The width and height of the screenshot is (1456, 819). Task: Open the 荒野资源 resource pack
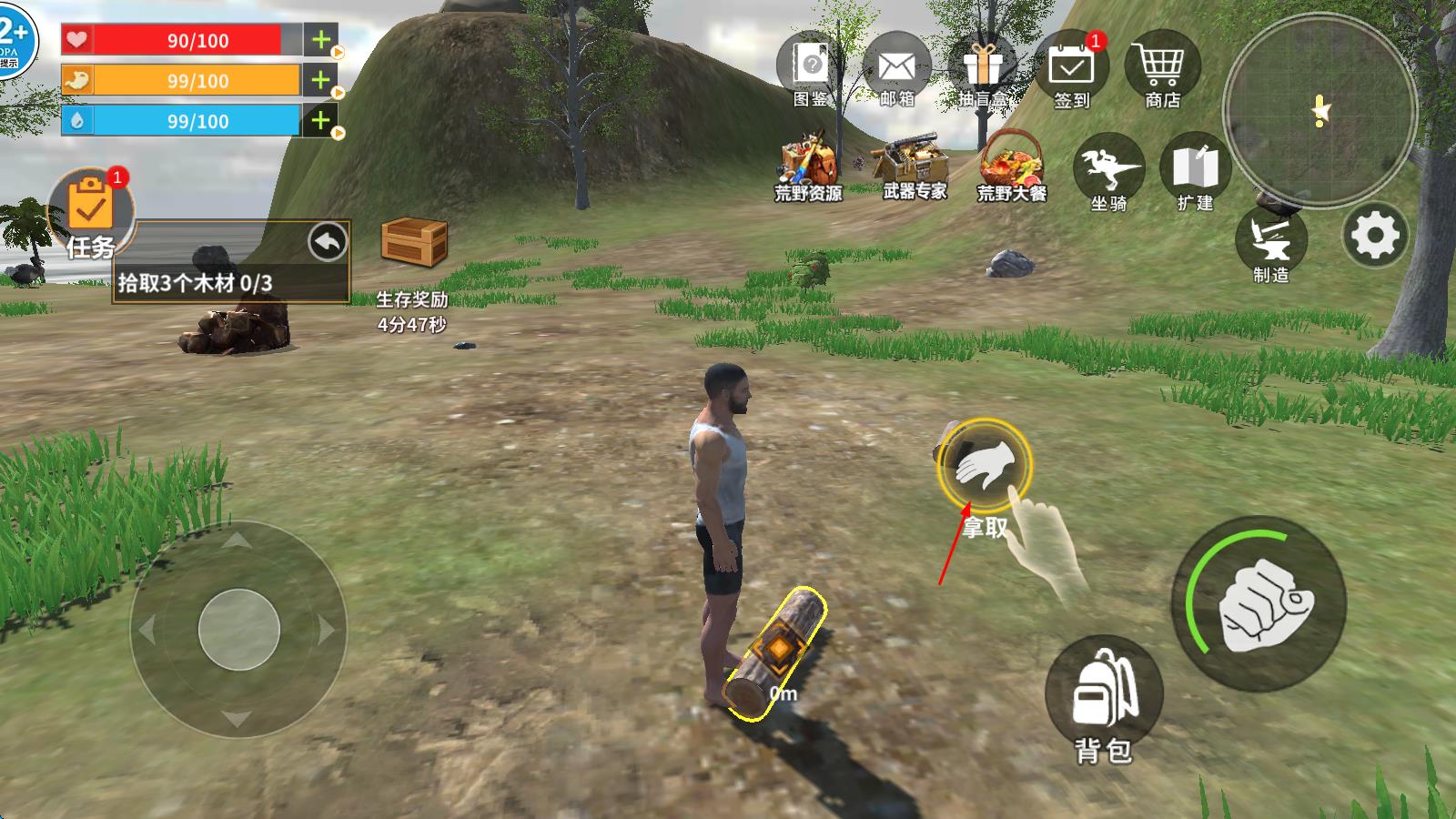[x=808, y=164]
